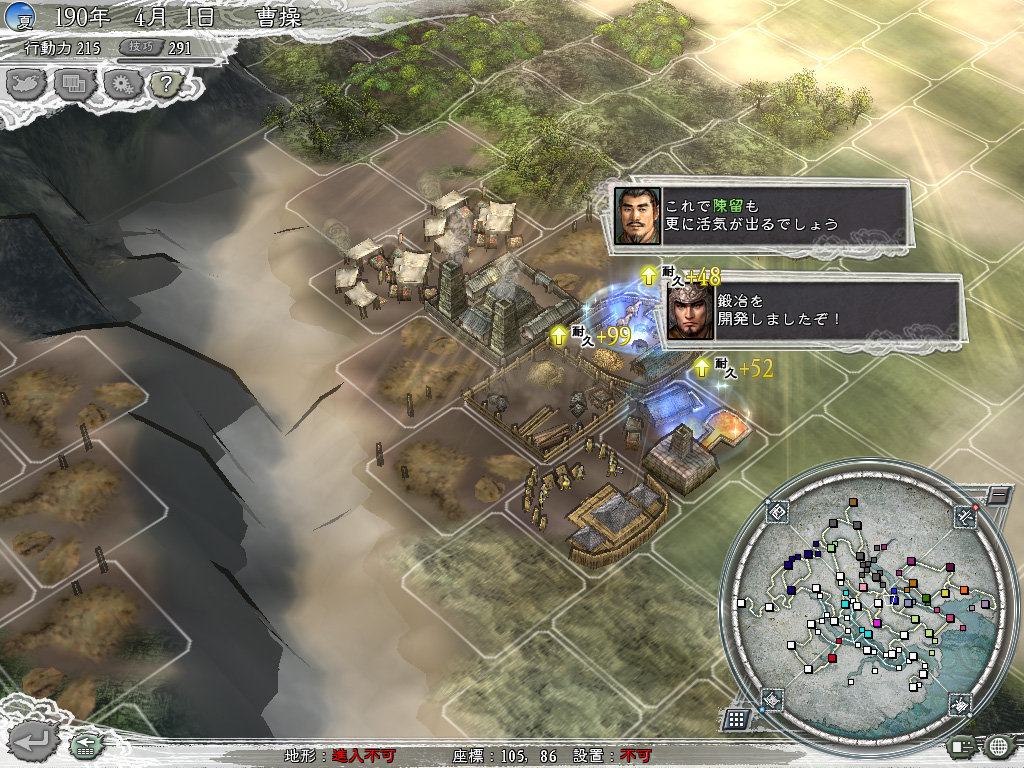Click the overlapping windows icon button

pyautogui.click(x=73, y=83)
